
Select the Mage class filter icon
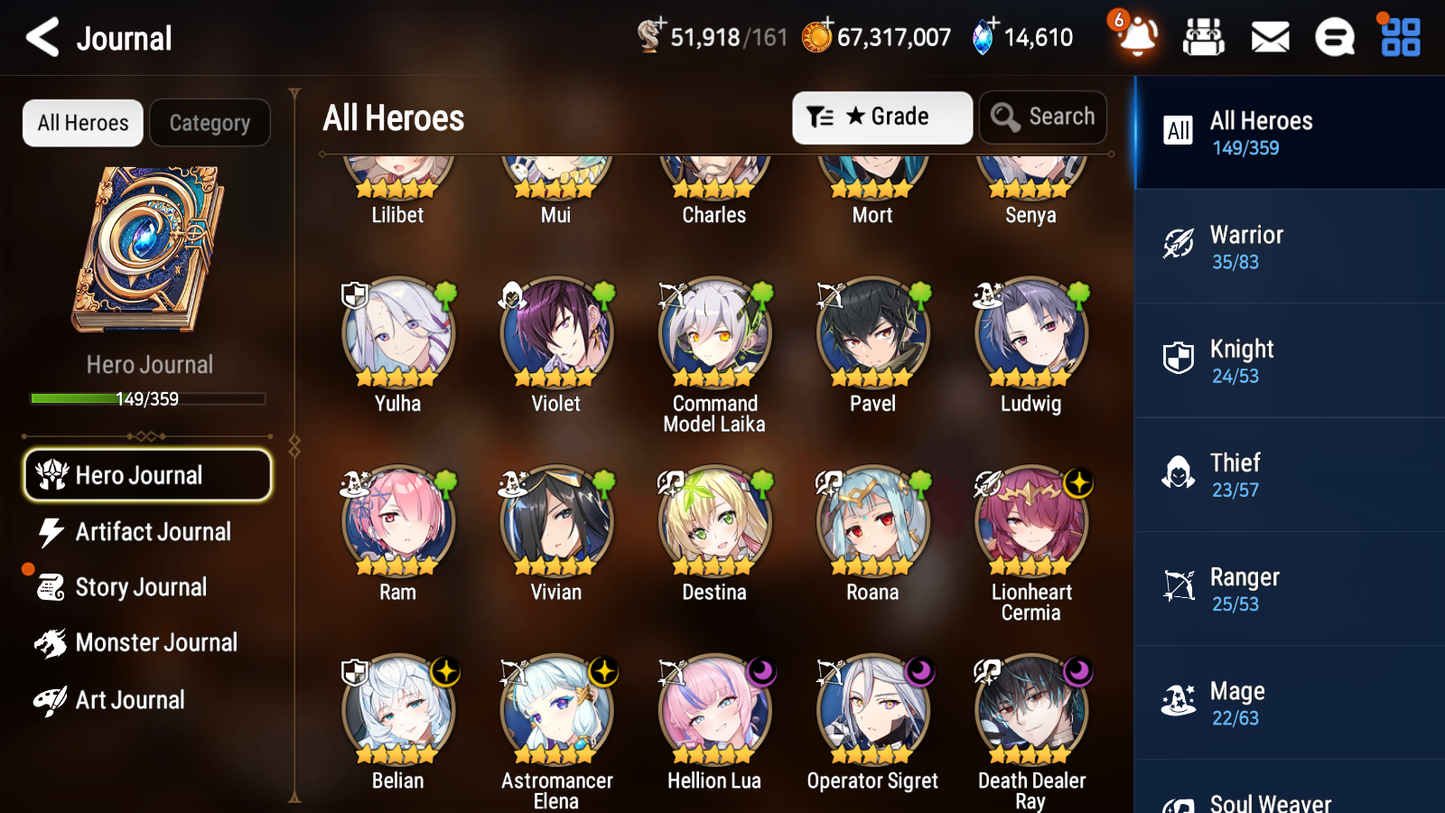[1179, 699]
